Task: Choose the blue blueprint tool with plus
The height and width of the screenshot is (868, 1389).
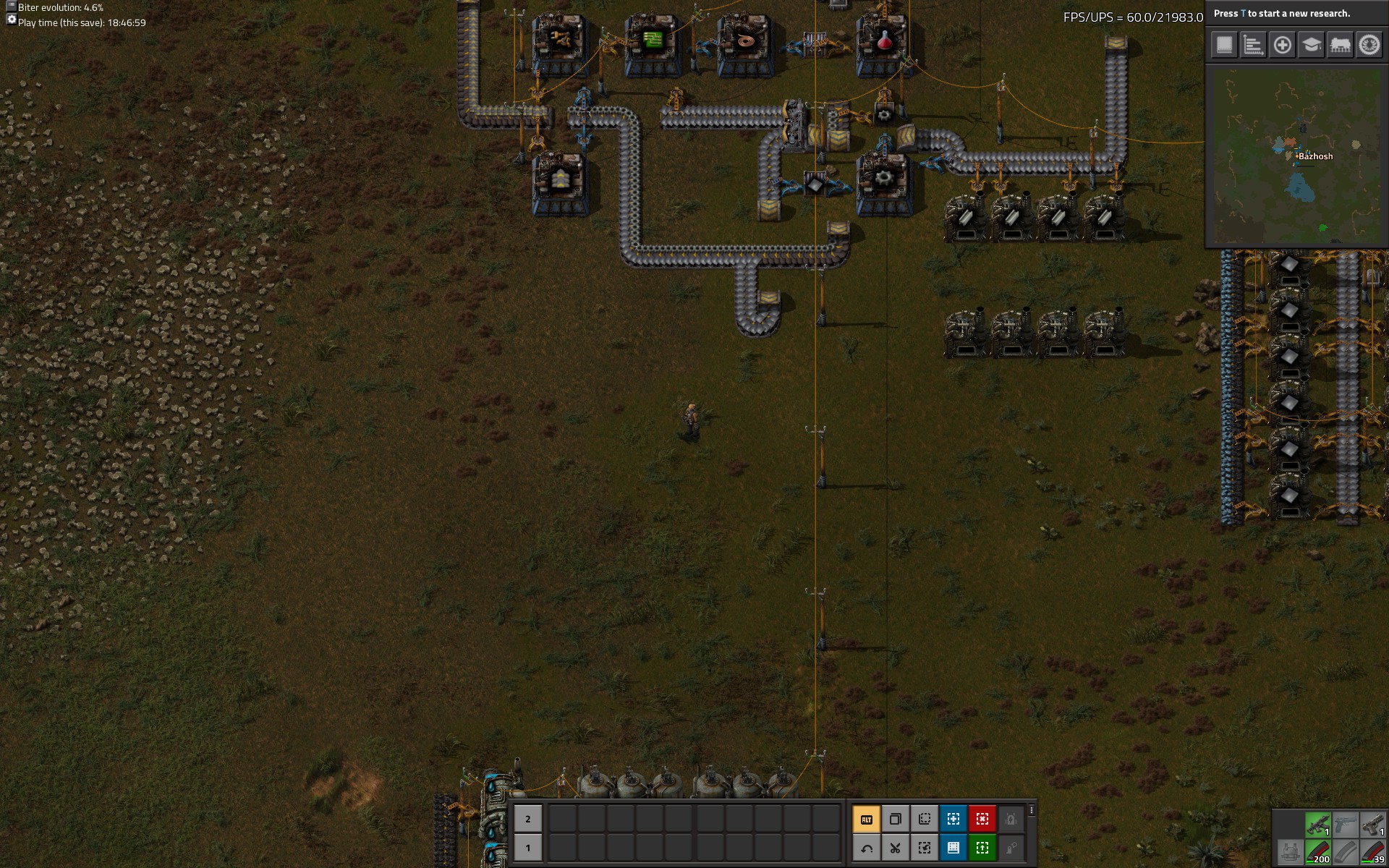Action: [x=953, y=819]
